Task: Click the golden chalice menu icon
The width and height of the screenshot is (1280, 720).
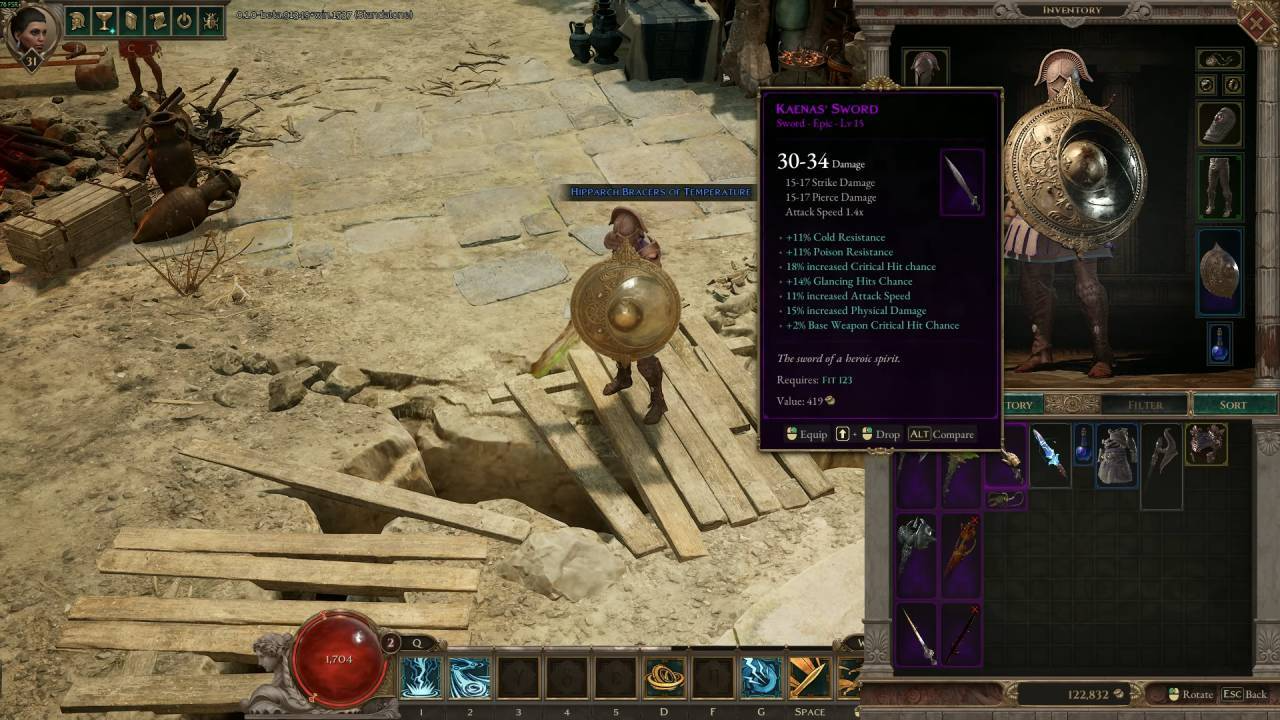Action: point(105,20)
